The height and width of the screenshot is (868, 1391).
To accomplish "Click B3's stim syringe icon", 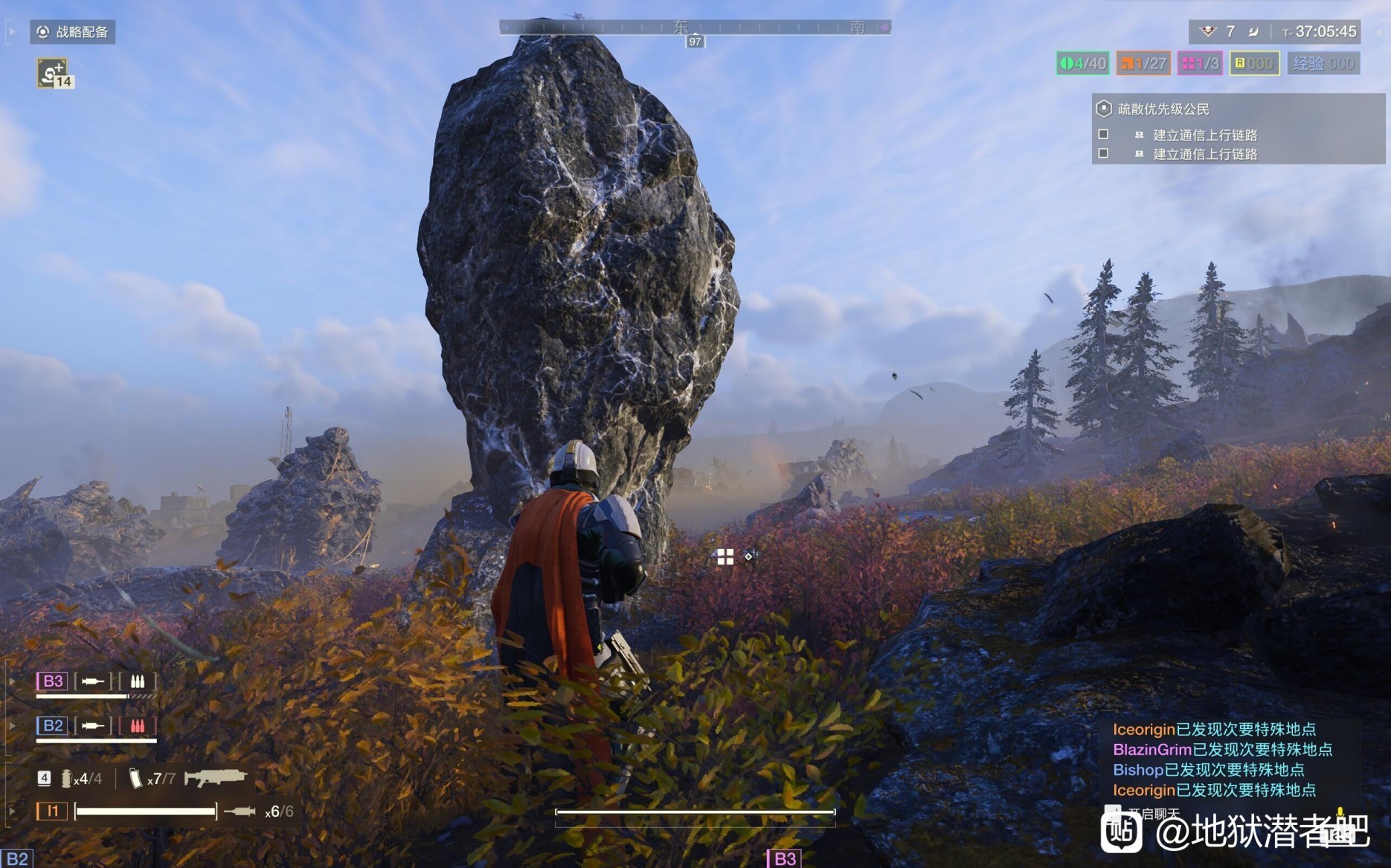I will (x=93, y=681).
